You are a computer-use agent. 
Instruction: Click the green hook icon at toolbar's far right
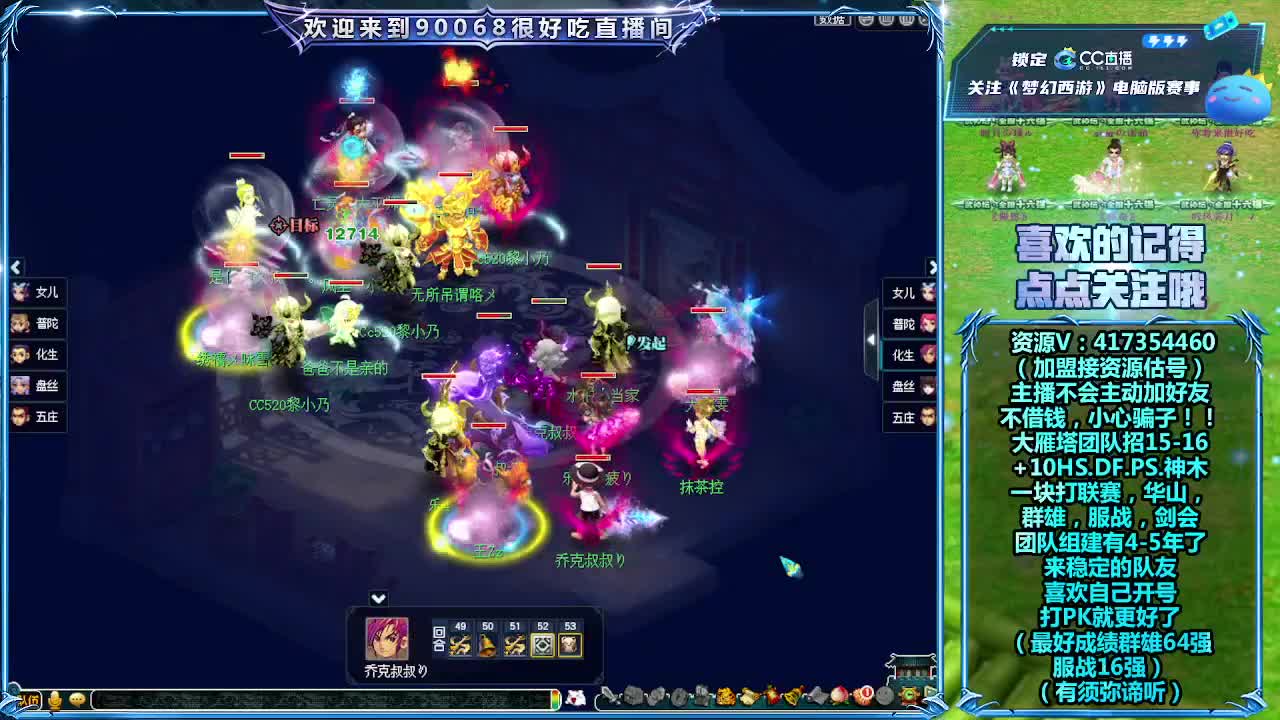909,694
